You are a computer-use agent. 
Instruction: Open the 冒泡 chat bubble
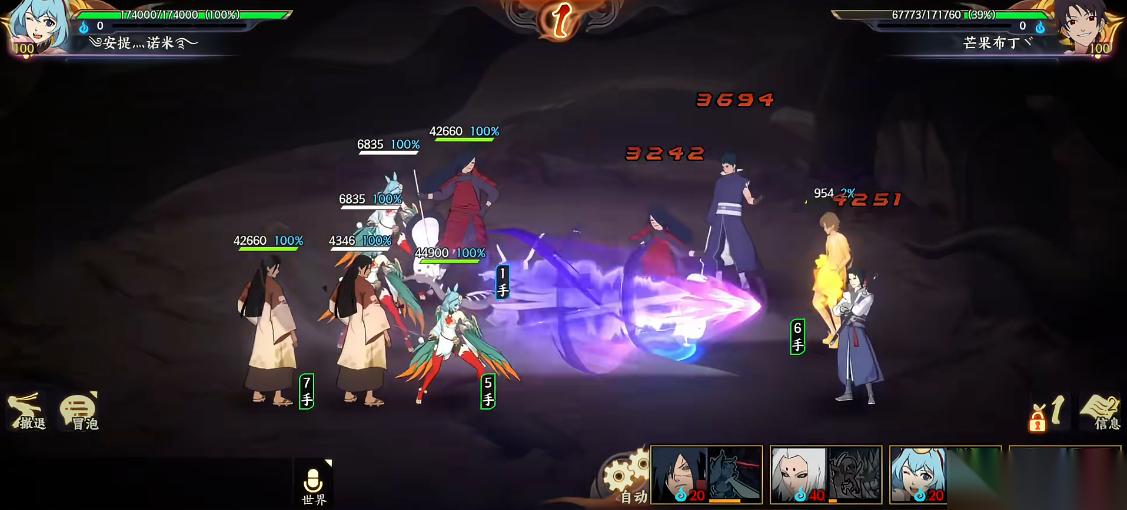click(80, 410)
